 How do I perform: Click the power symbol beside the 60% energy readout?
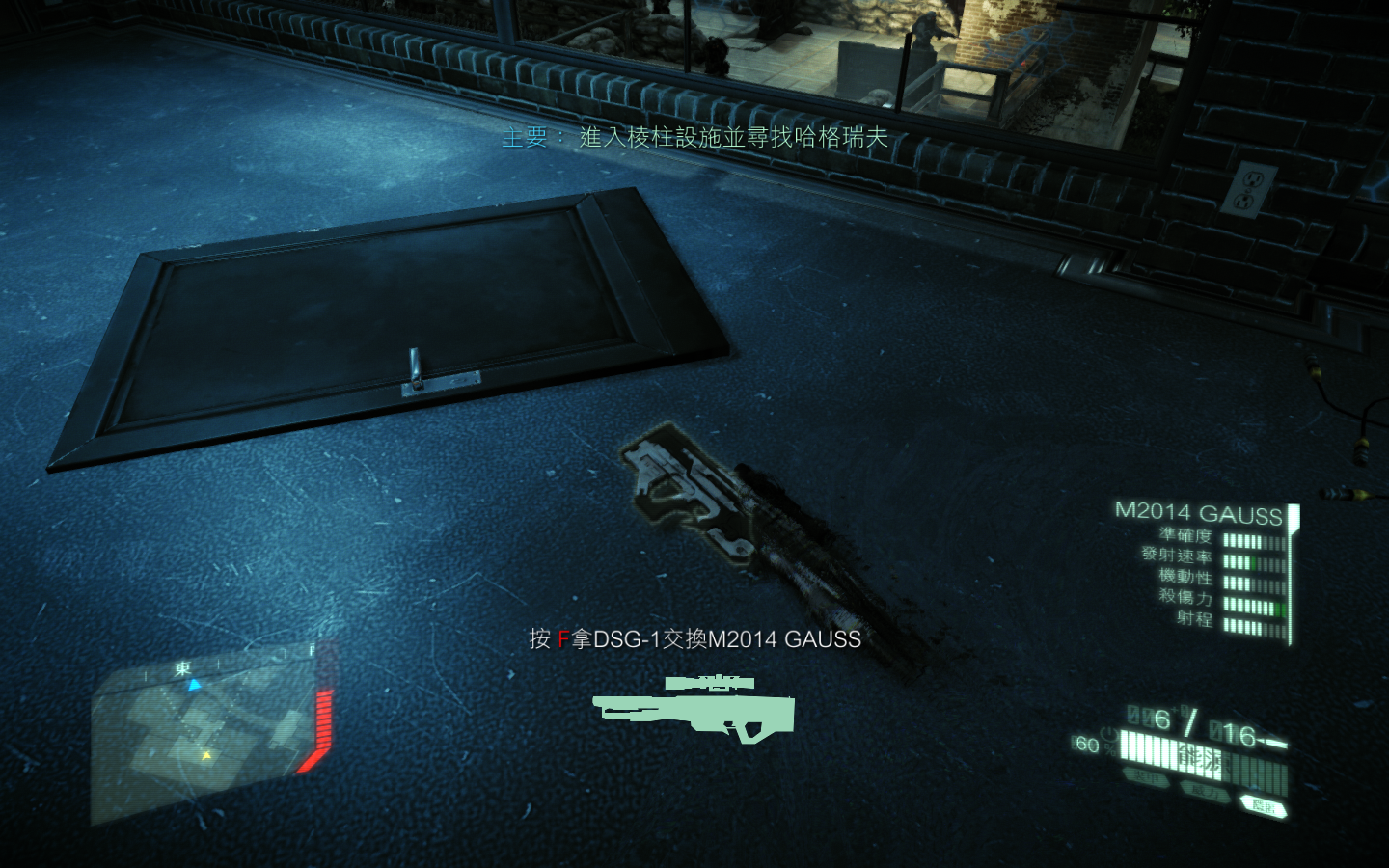pyautogui.click(x=1109, y=734)
